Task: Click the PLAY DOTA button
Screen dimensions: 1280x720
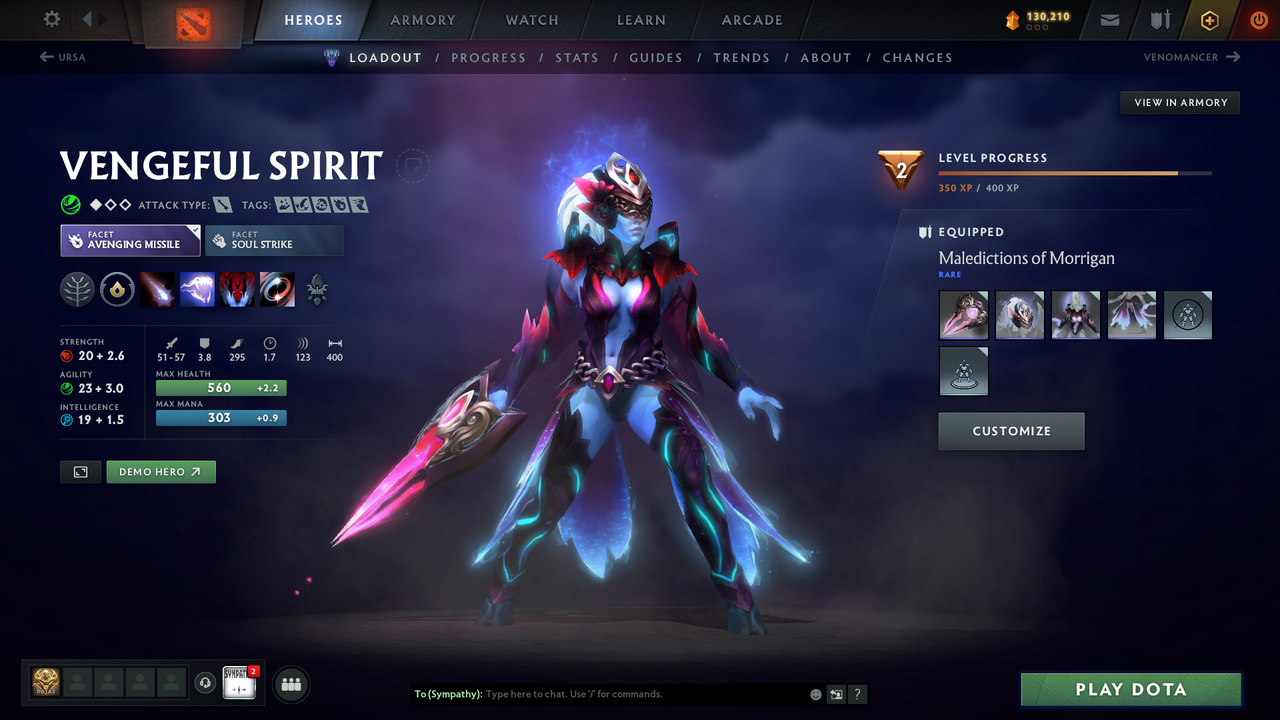Action: click(x=1130, y=689)
